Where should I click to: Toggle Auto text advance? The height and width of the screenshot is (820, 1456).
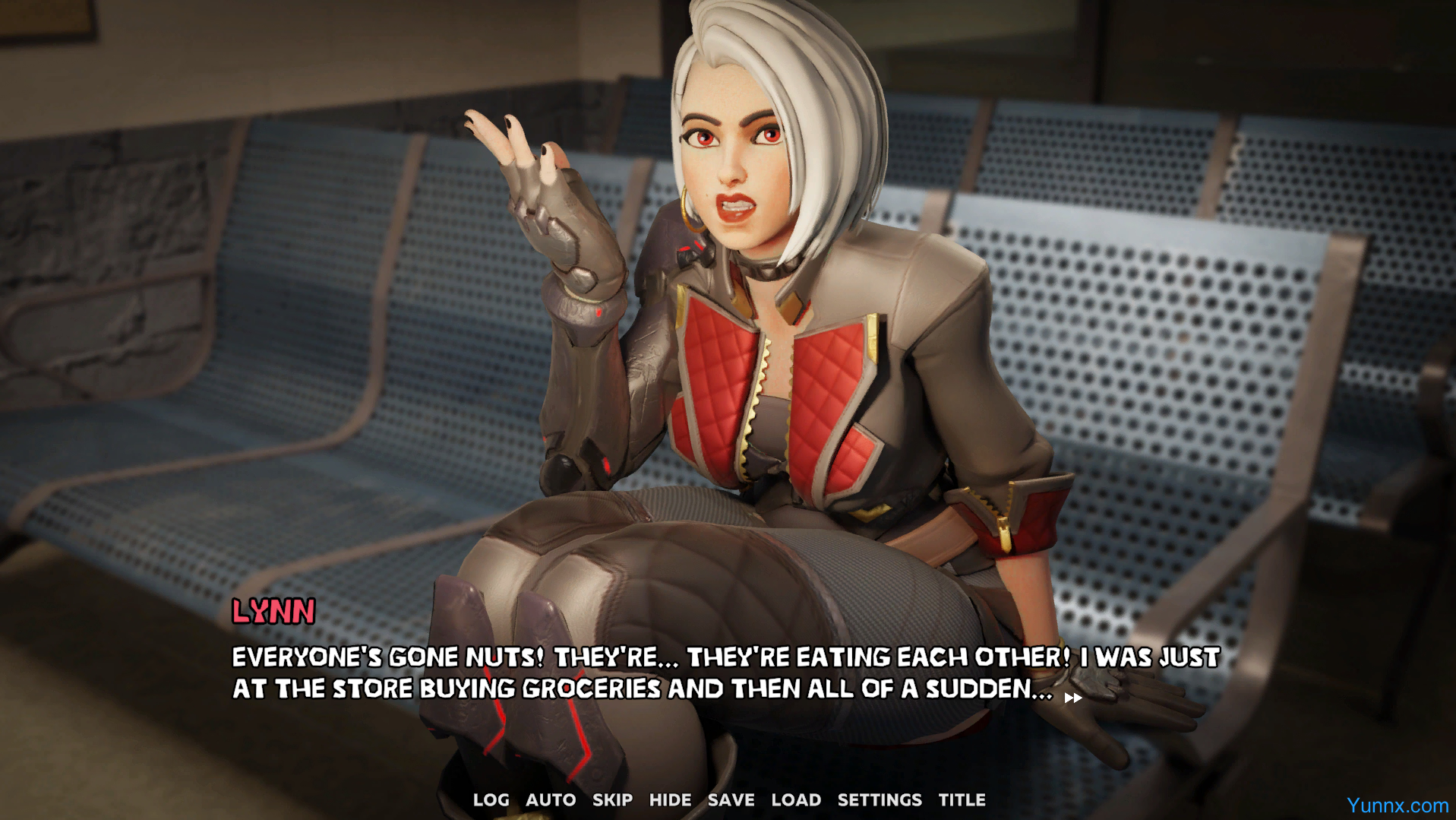click(x=551, y=799)
